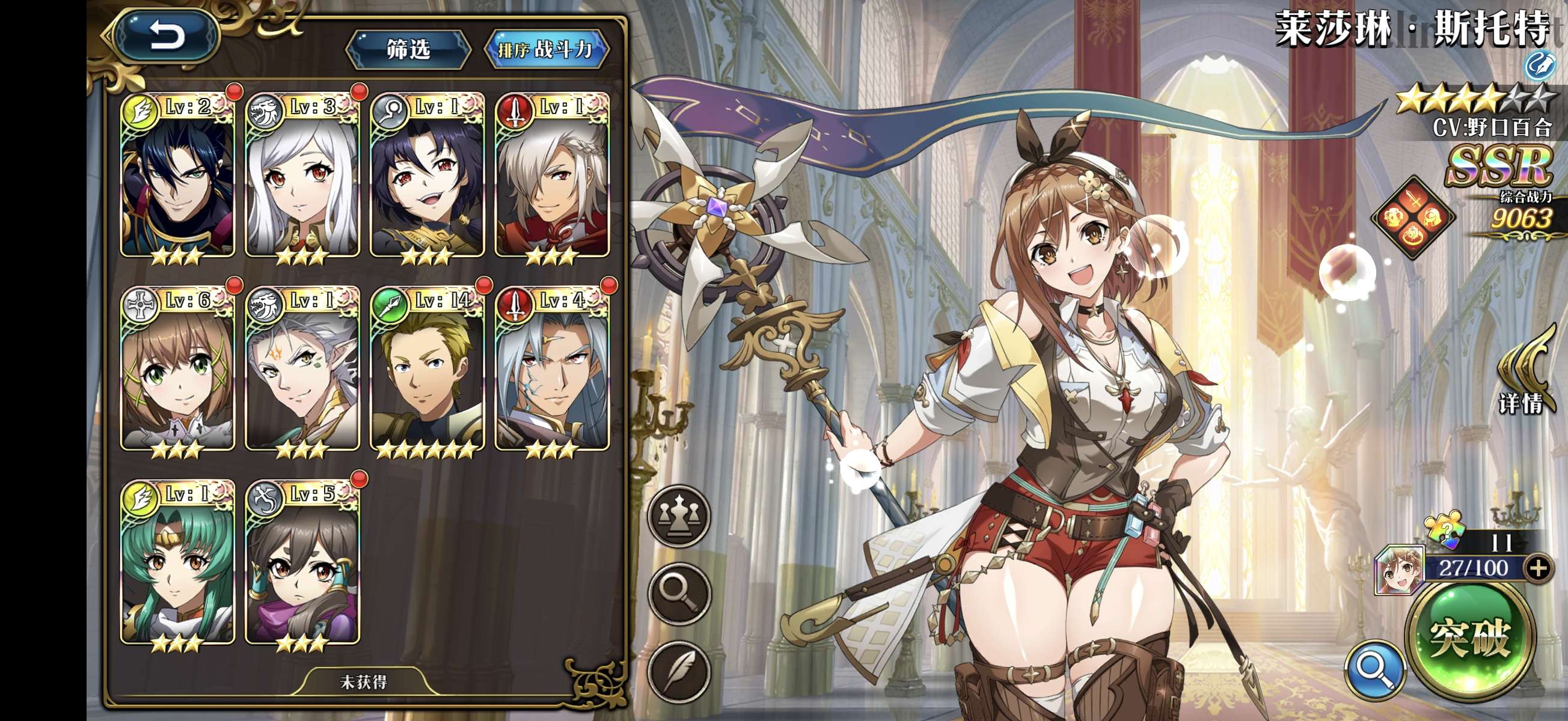Click the blue magnifier button near 突破
Viewport: 1568px width, 721px height.
[x=1375, y=669]
